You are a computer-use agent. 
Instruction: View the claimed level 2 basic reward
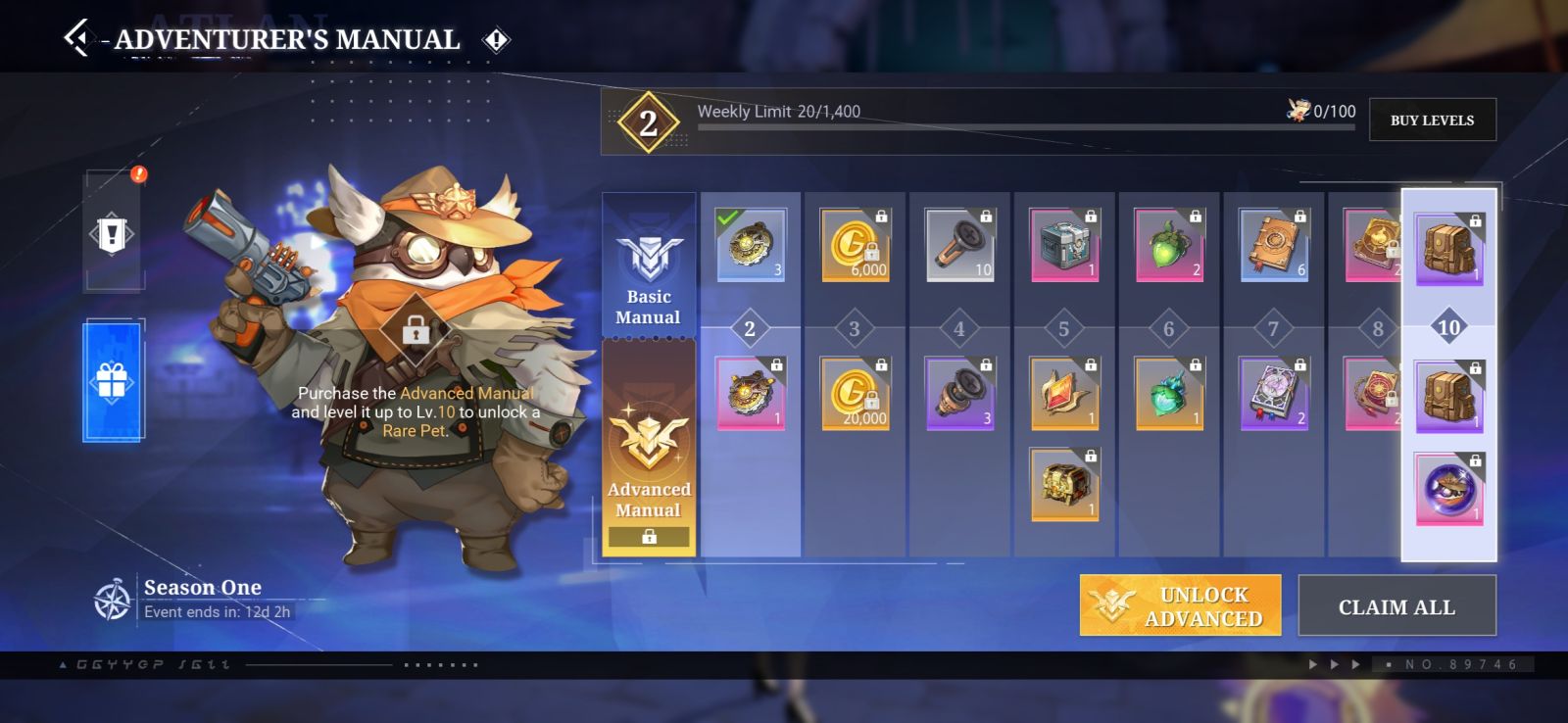coord(751,244)
